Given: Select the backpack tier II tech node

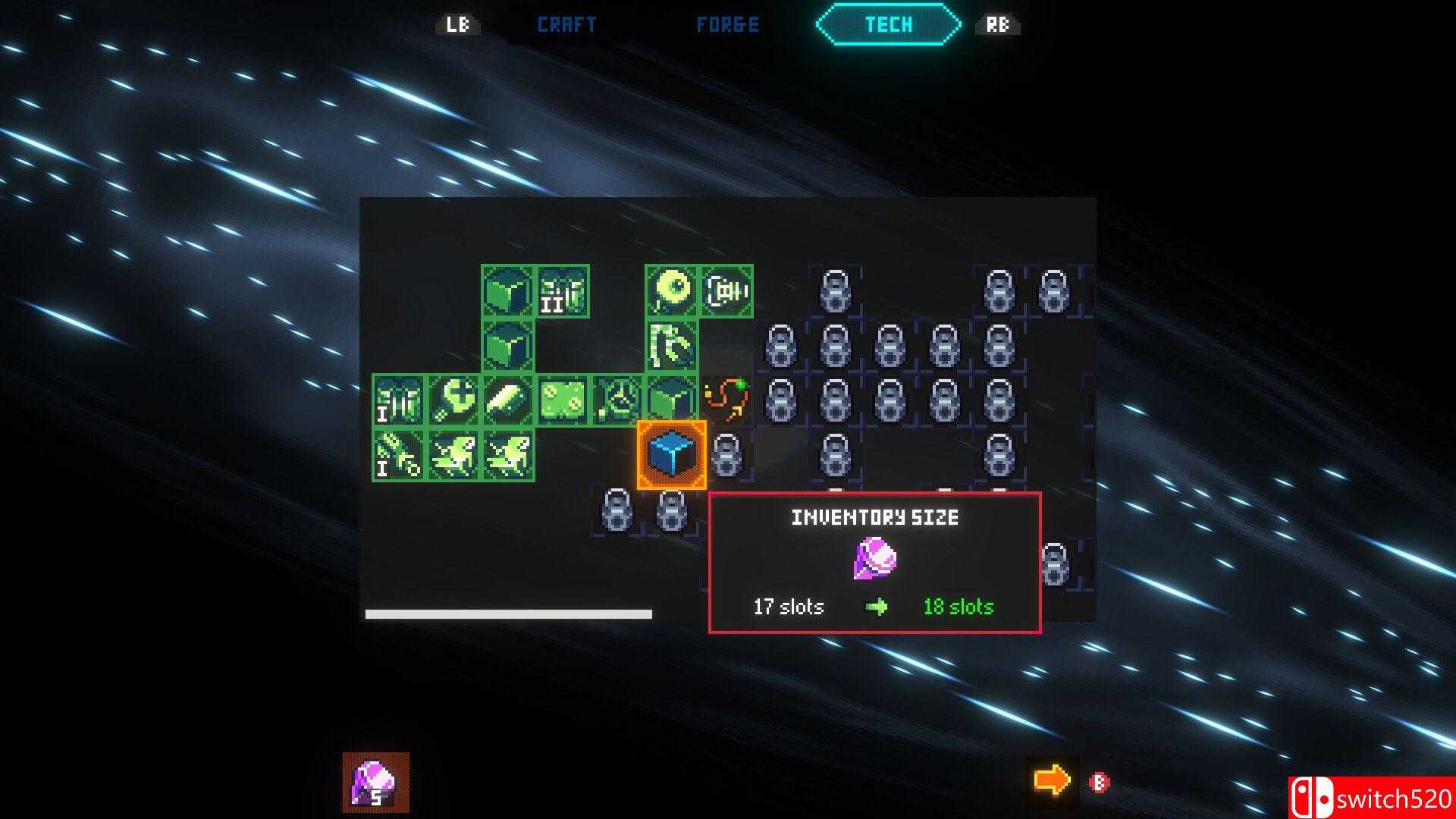Looking at the screenshot, I should (563, 290).
